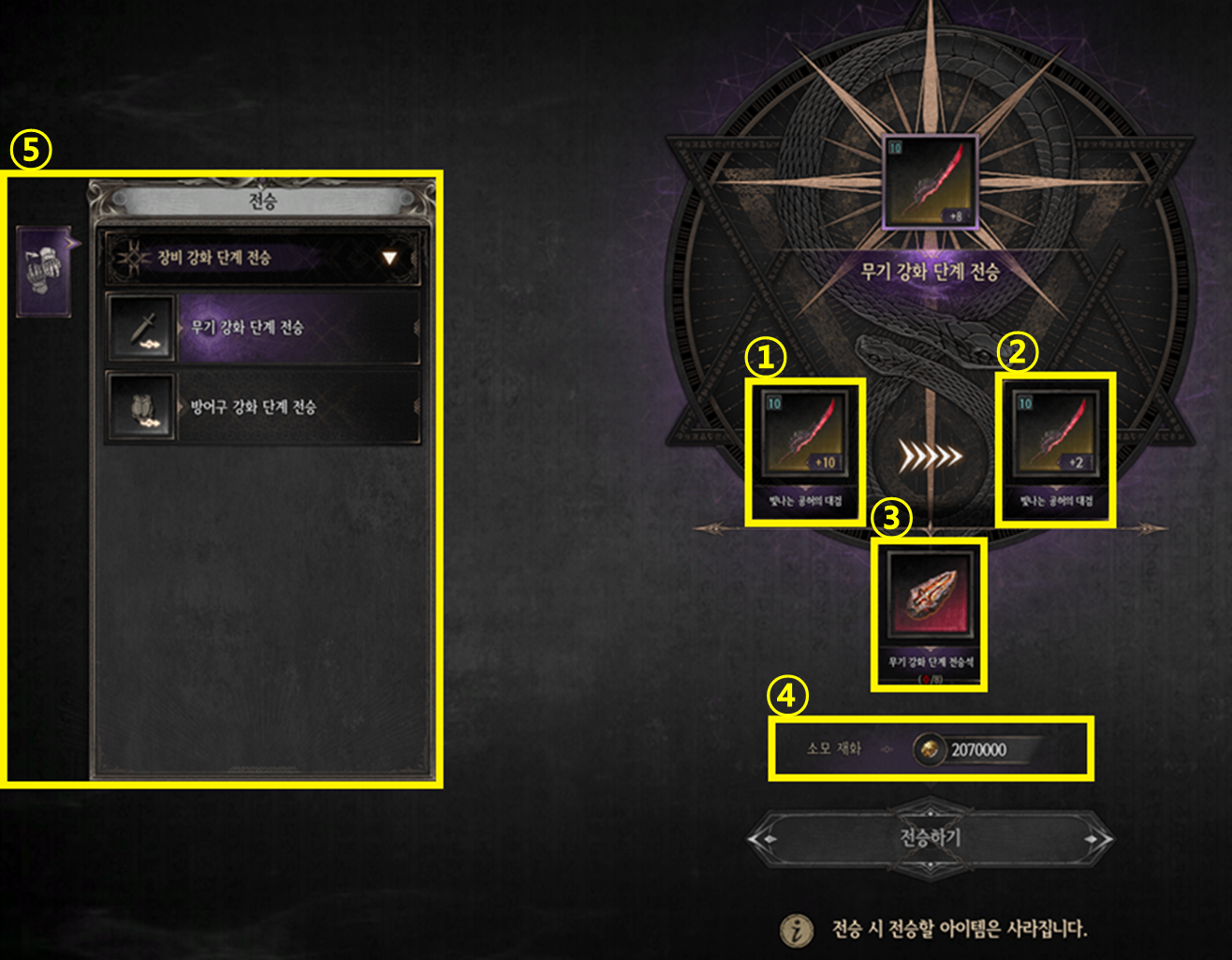The height and width of the screenshot is (960, 1232).
Task: Click the 전승하기 button
Action: [x=930, y=838]
